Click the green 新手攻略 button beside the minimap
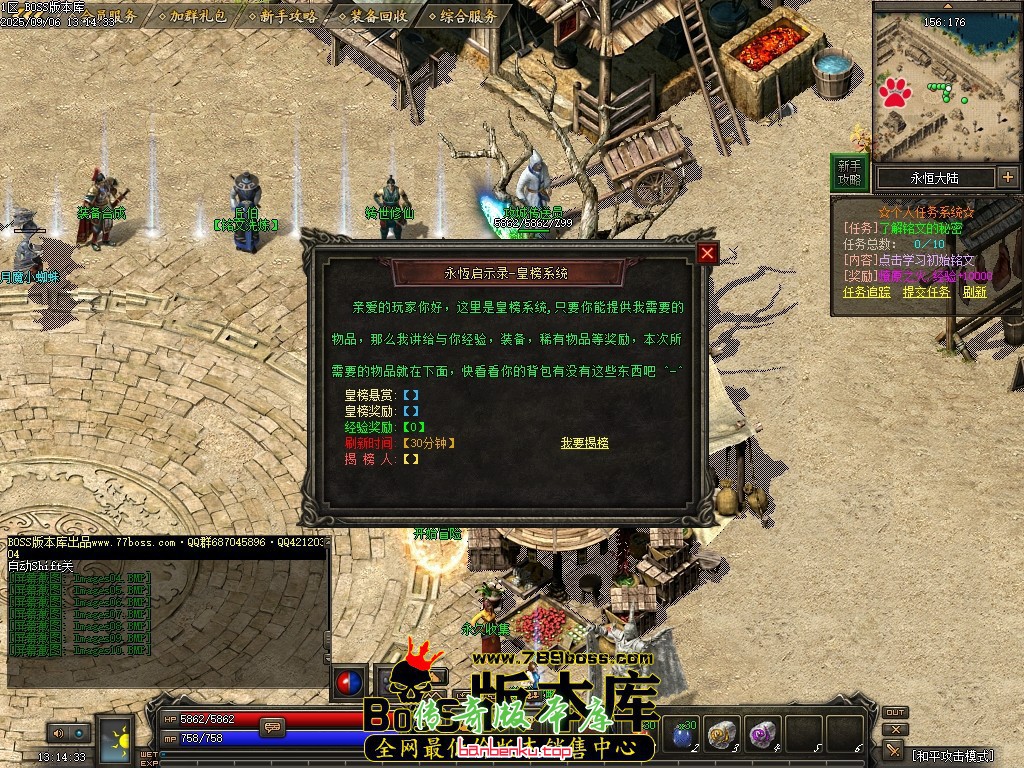Image resolution: width=1024 pixels, height=768 pixels. click(x=849, y=172)
